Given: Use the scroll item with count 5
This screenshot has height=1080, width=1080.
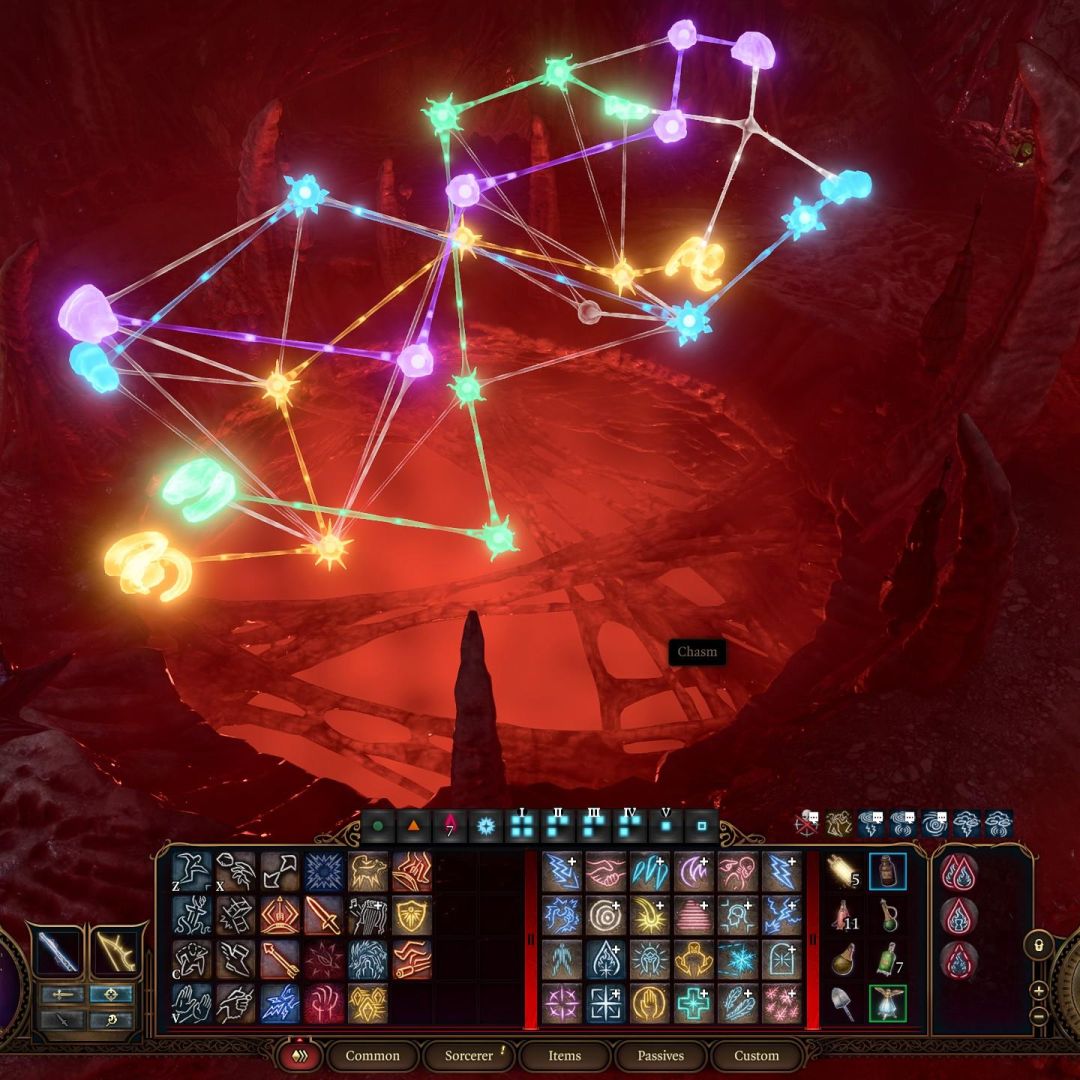Looking at the screenshot, I should [844, 871].
